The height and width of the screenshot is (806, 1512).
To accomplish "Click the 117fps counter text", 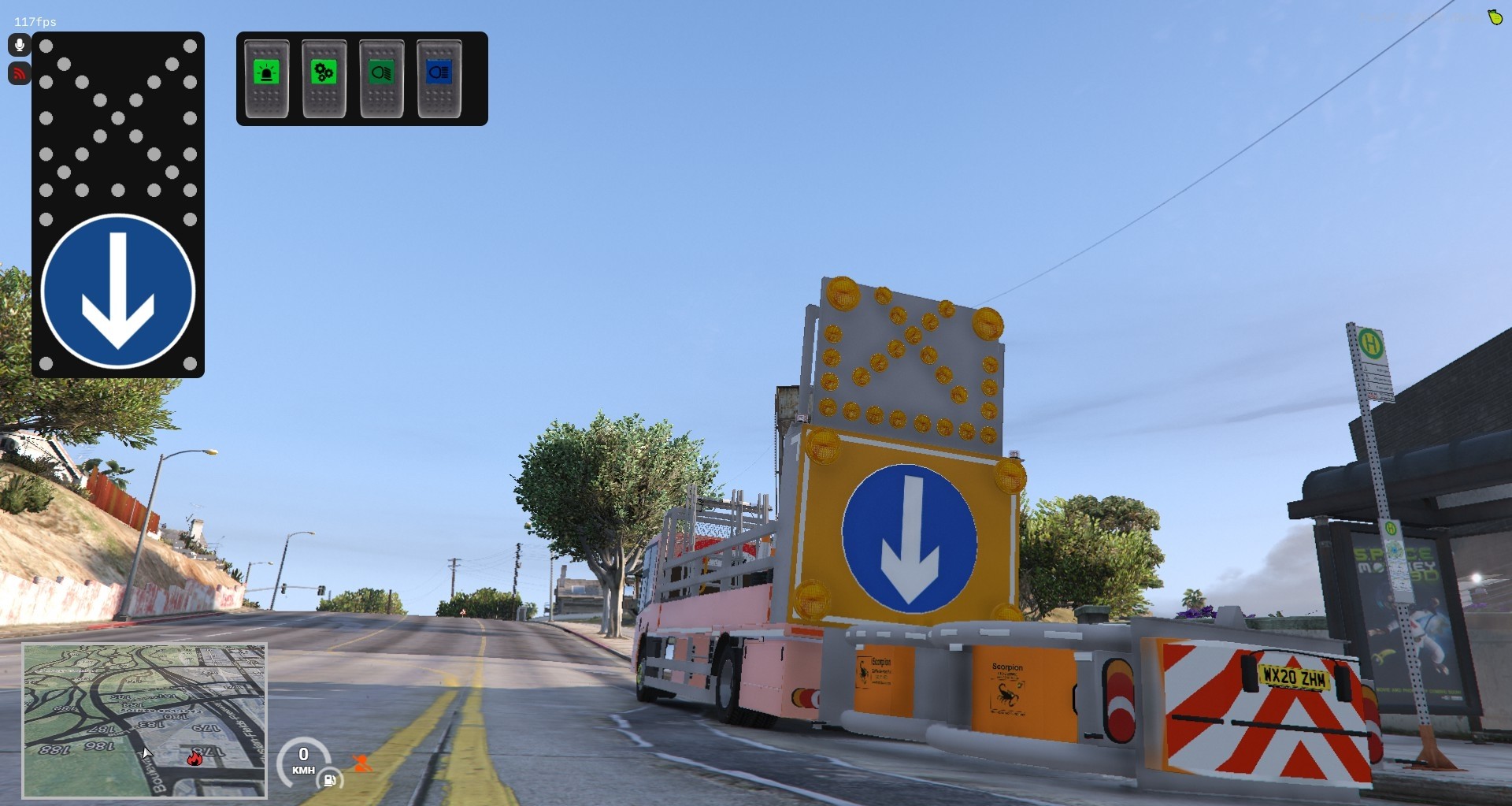I will coord(35,21).
